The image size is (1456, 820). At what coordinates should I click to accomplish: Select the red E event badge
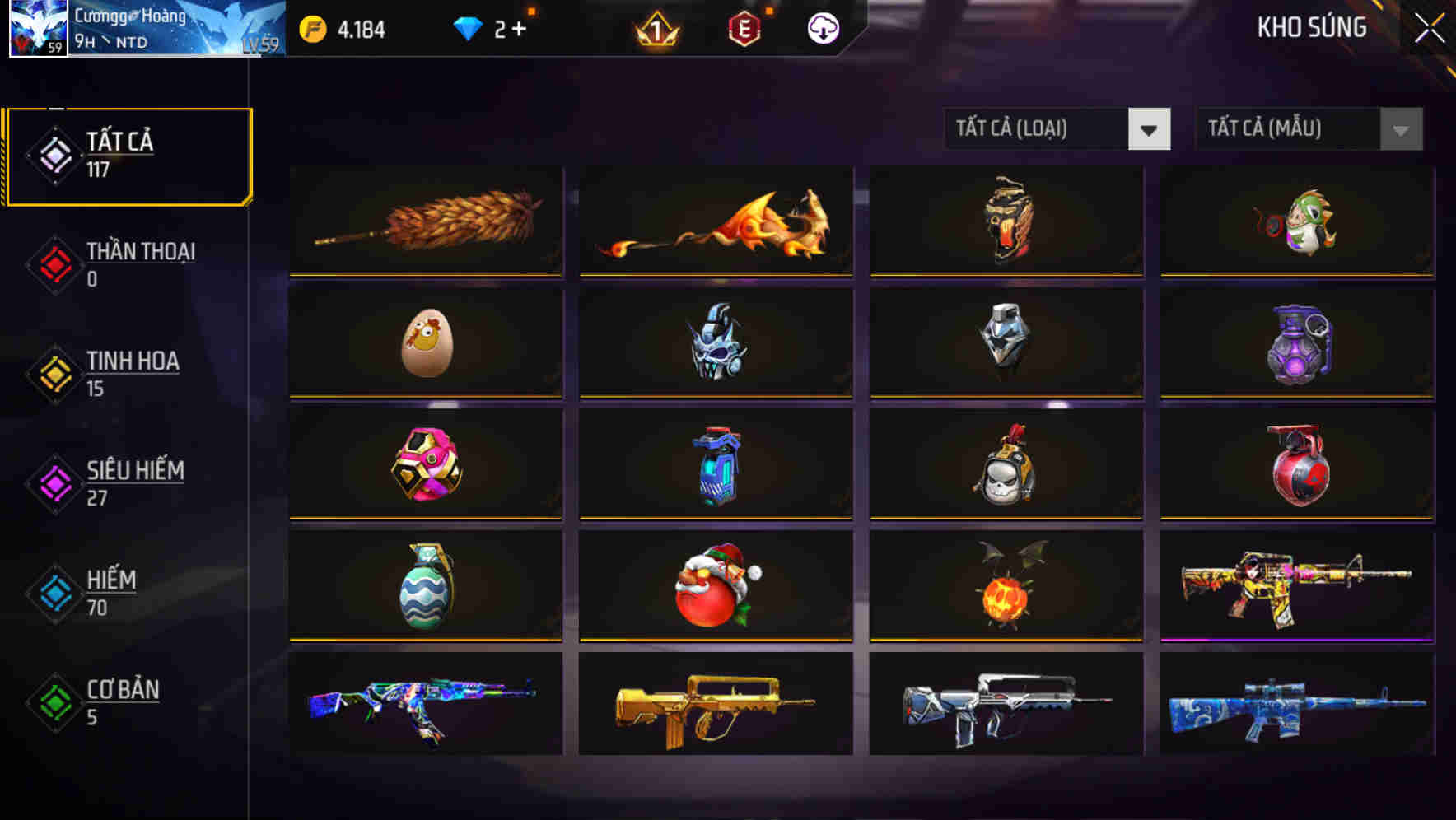(x=745, y=28)
